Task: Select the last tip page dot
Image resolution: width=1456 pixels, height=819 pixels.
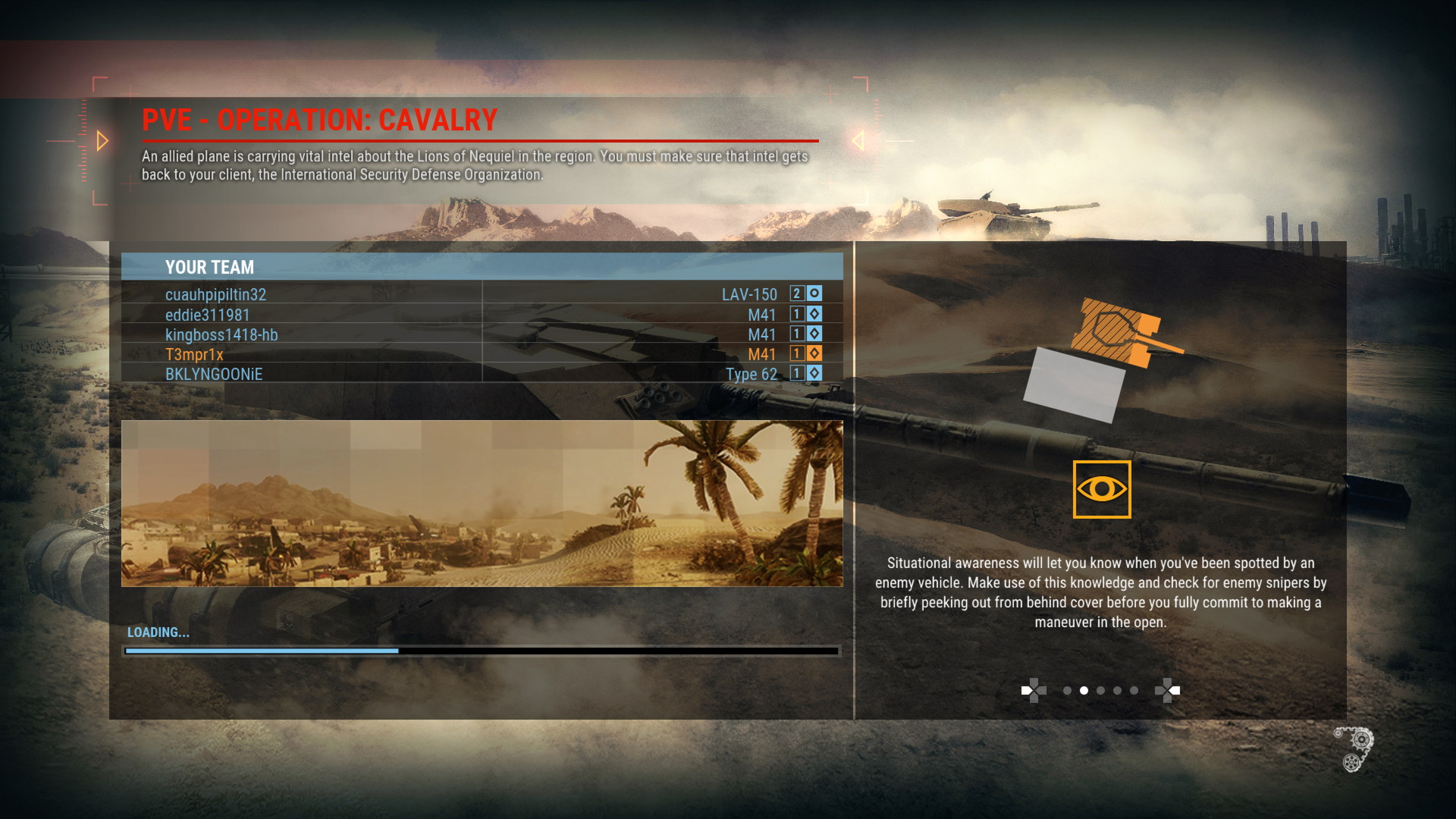Action: (x=1134, y=690)
